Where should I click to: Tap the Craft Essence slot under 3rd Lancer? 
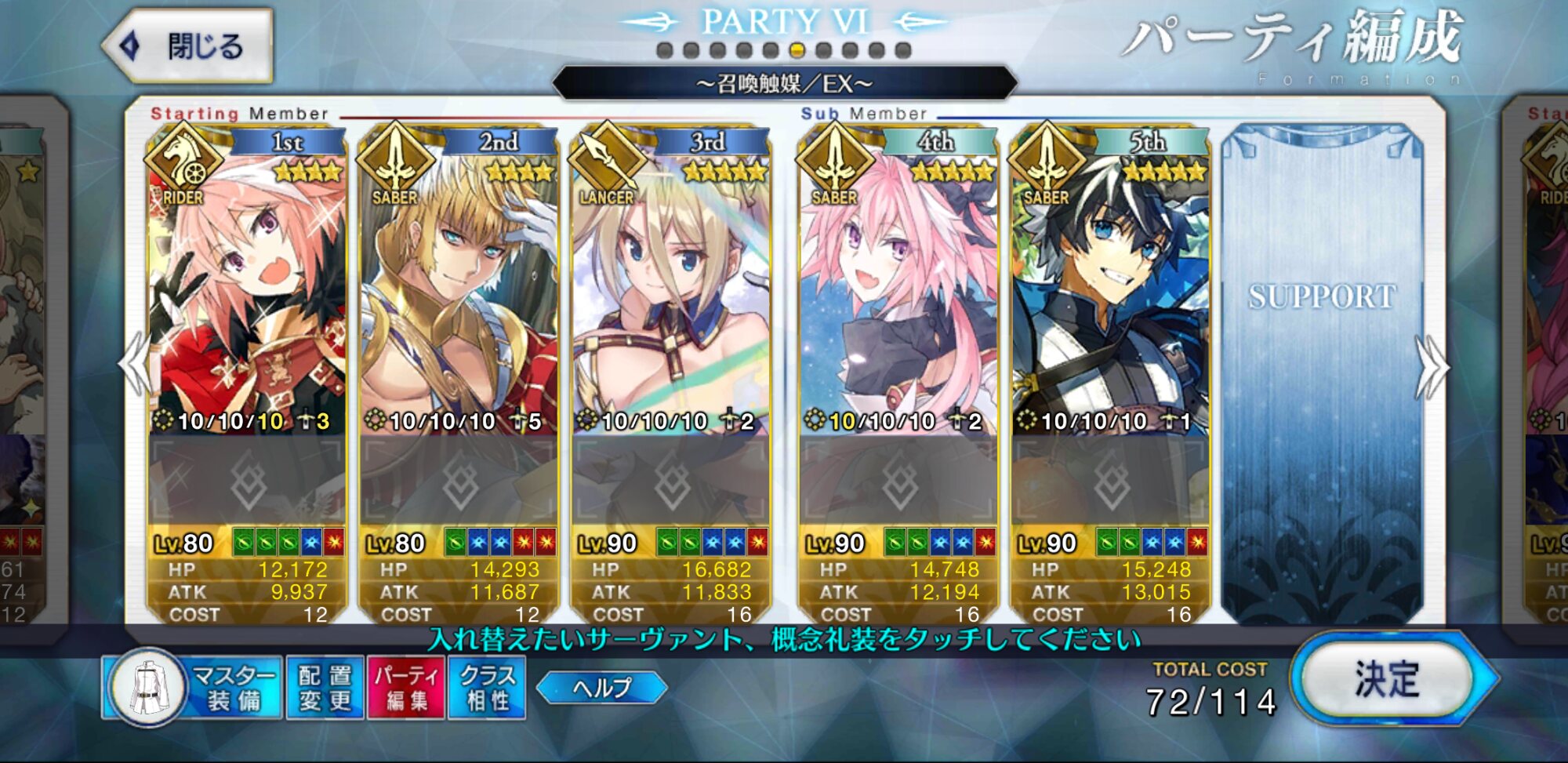click(x=671, y=480)
